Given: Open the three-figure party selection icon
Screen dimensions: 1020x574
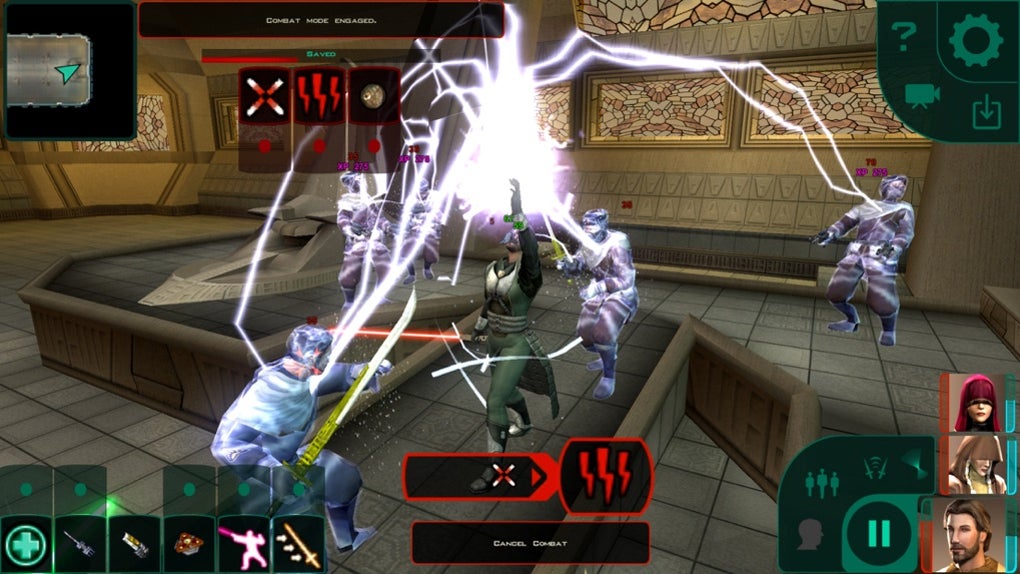Looking at the screenshot, I should pyautogui.click(x=820, y=482).
